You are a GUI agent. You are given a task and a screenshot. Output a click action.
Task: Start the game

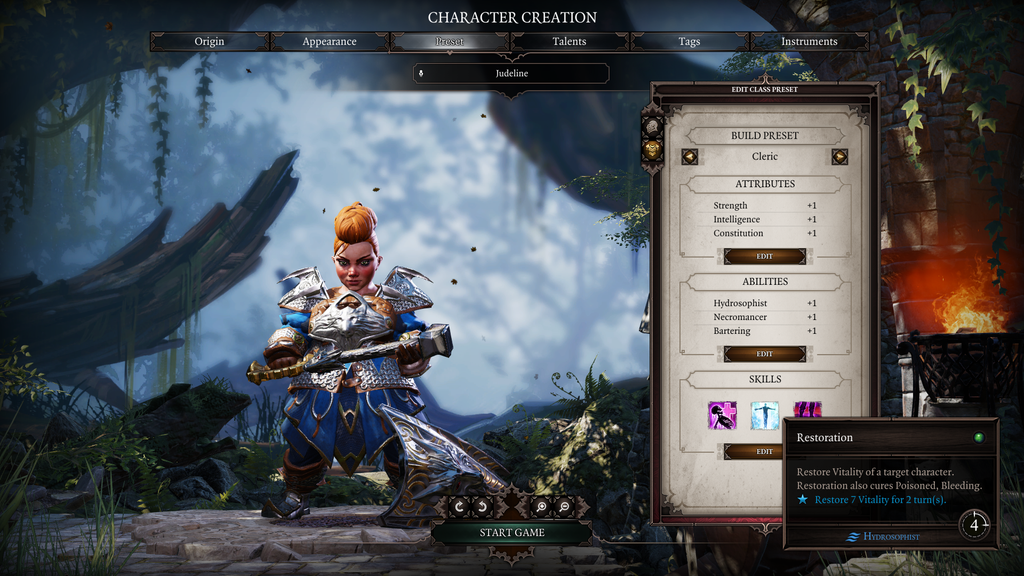click(x=512, y=533)
